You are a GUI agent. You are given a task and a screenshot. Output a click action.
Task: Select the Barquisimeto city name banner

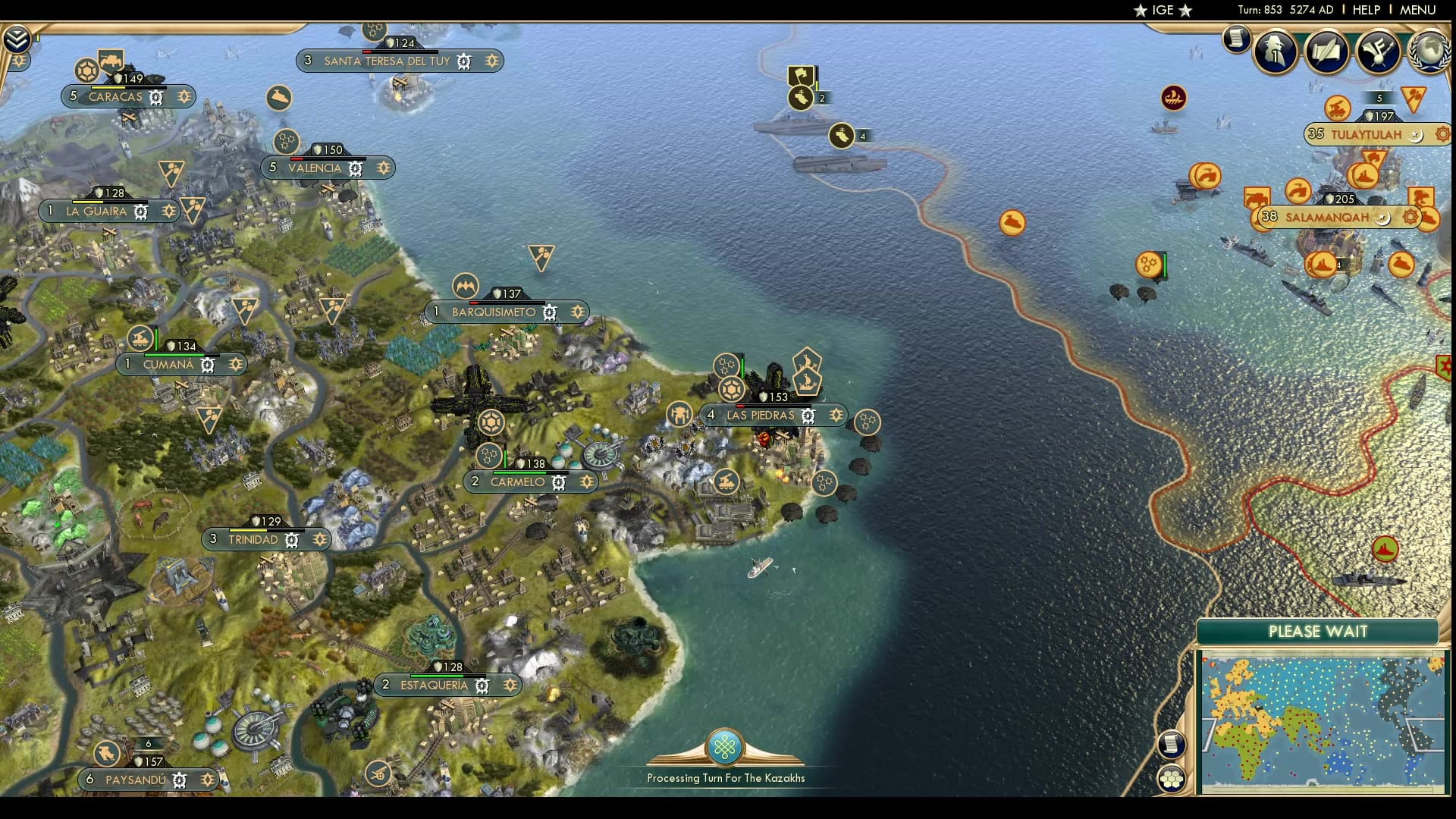493,312
